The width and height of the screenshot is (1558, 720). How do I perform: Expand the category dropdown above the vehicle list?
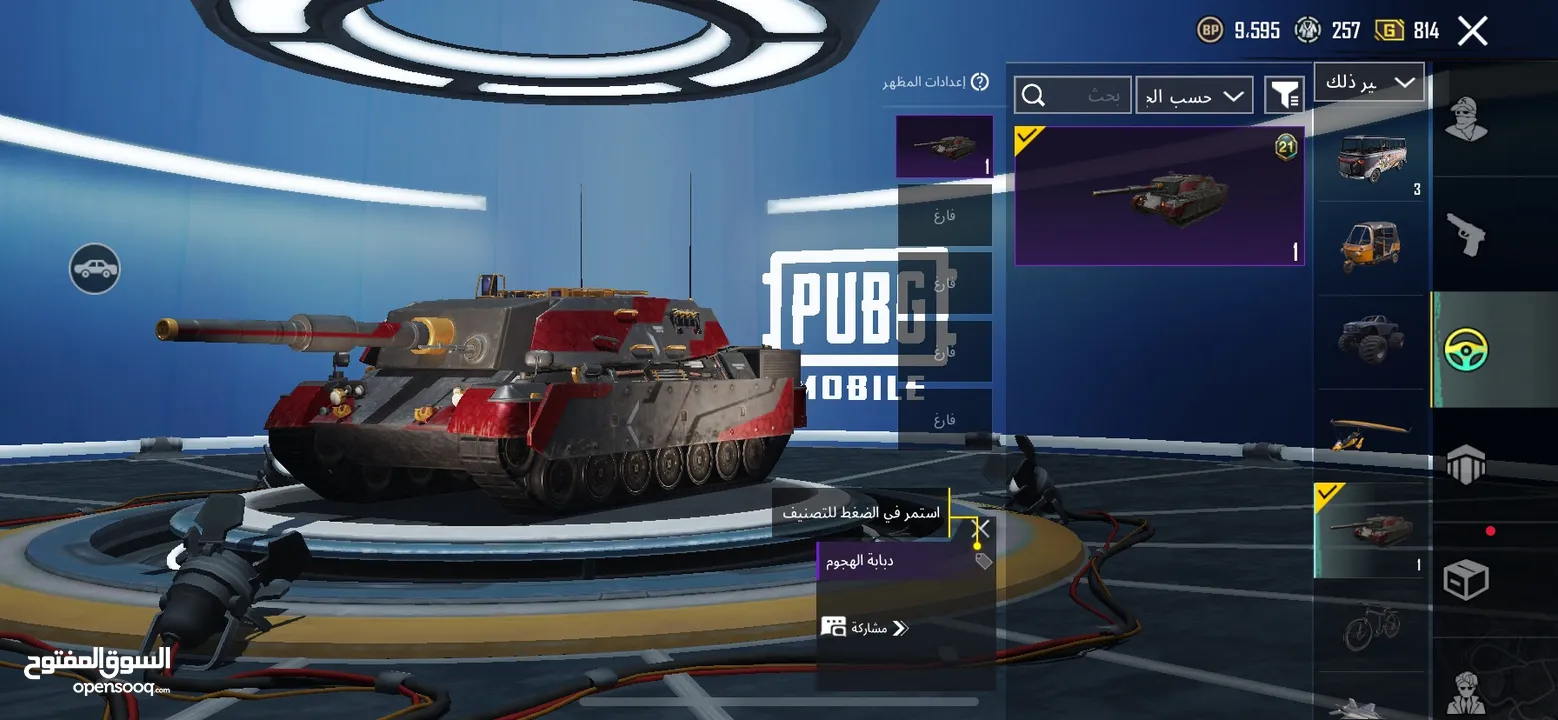click(1369, 82)
